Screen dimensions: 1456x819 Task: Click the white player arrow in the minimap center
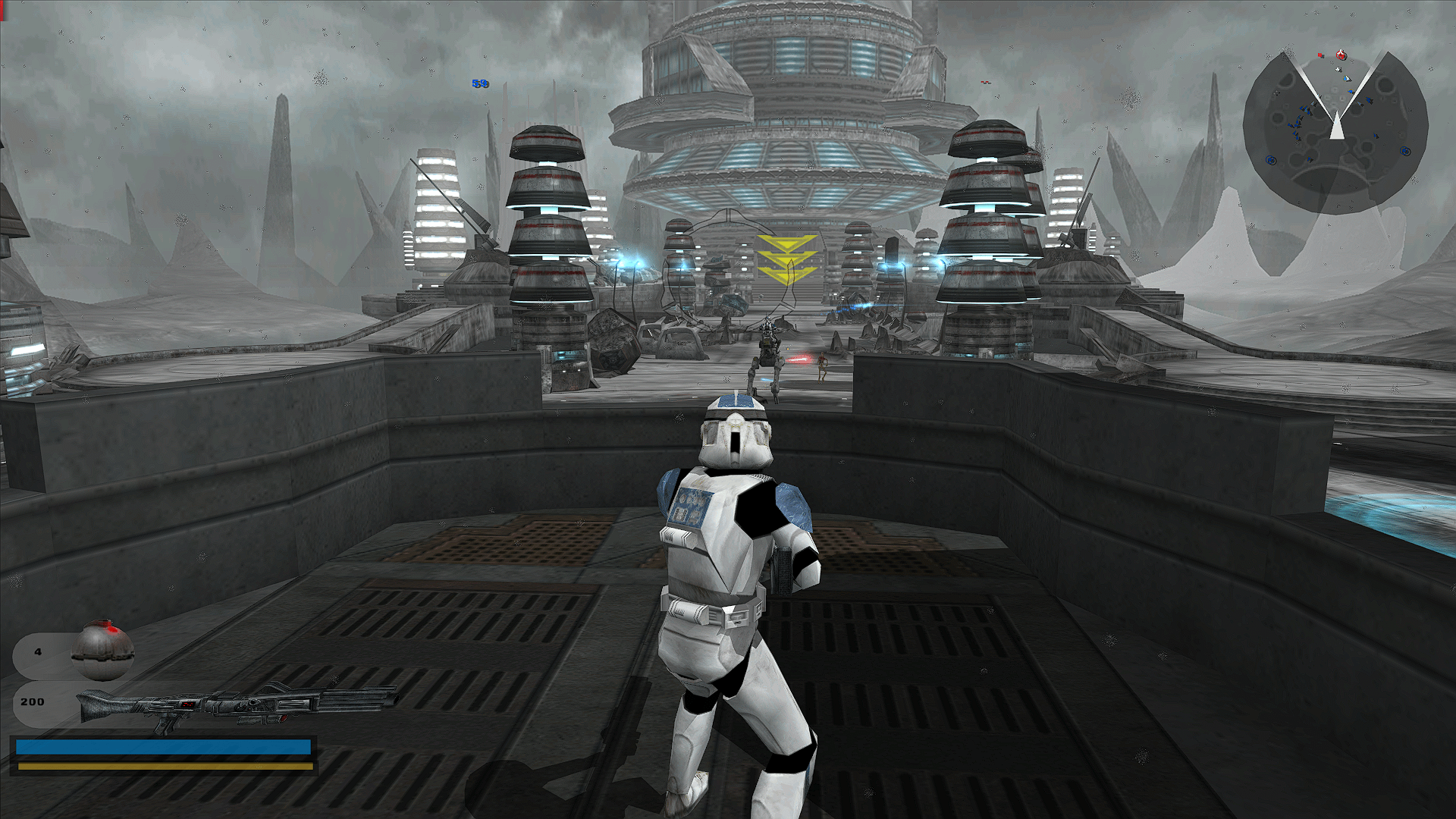point(1337,127)
